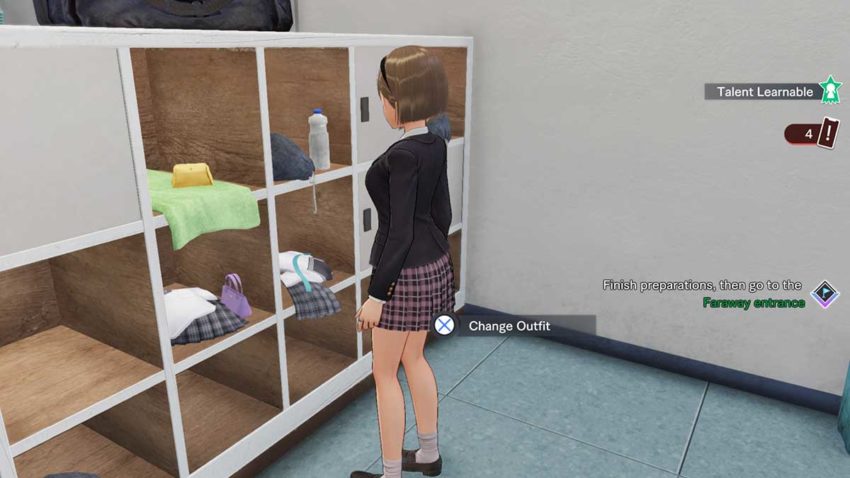
Task: Select the Change Outfit prompt
Action: (x=509, y=325)
